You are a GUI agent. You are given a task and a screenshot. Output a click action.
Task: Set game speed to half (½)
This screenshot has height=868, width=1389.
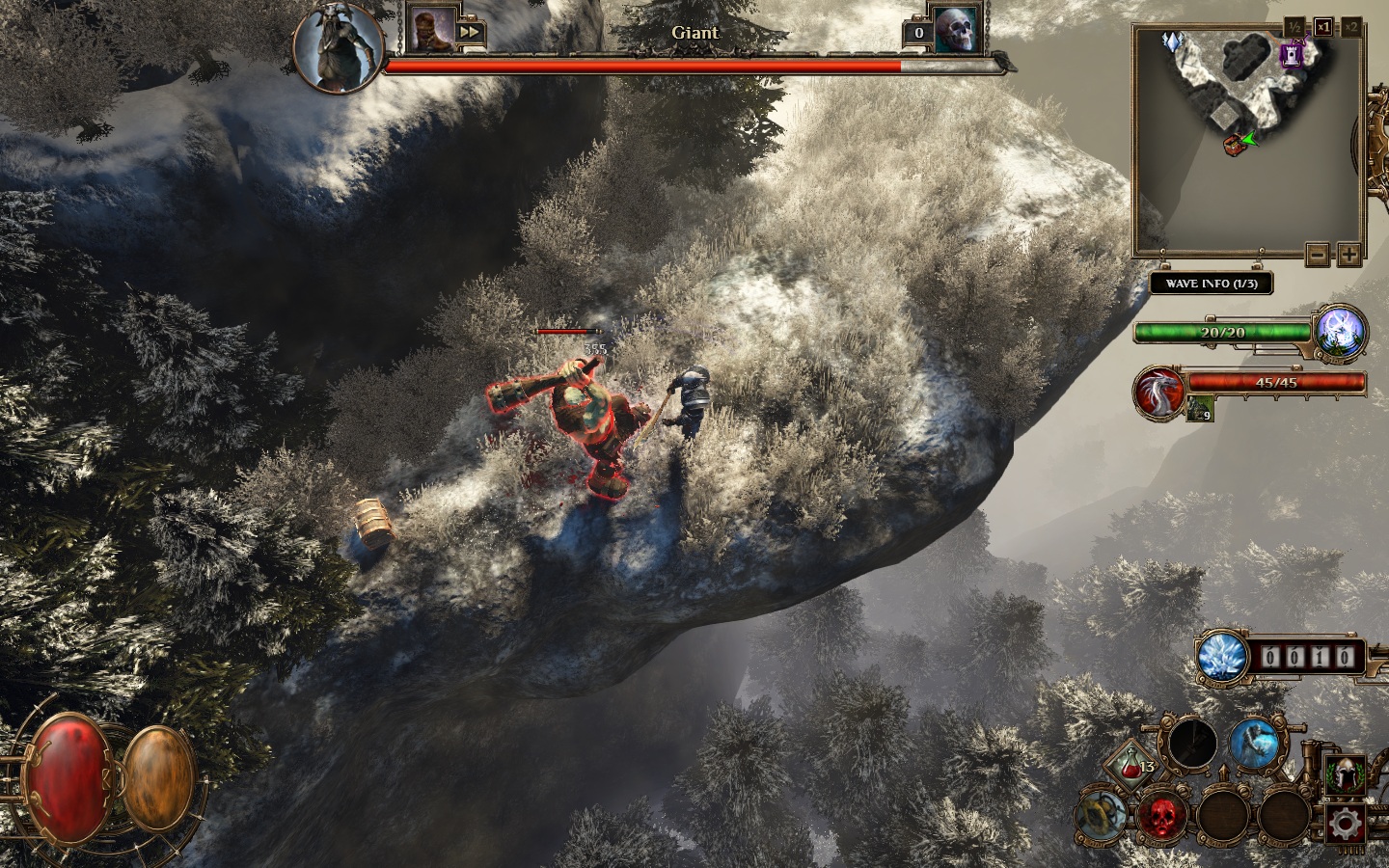pyautogui.click(x=1294, y=27)
